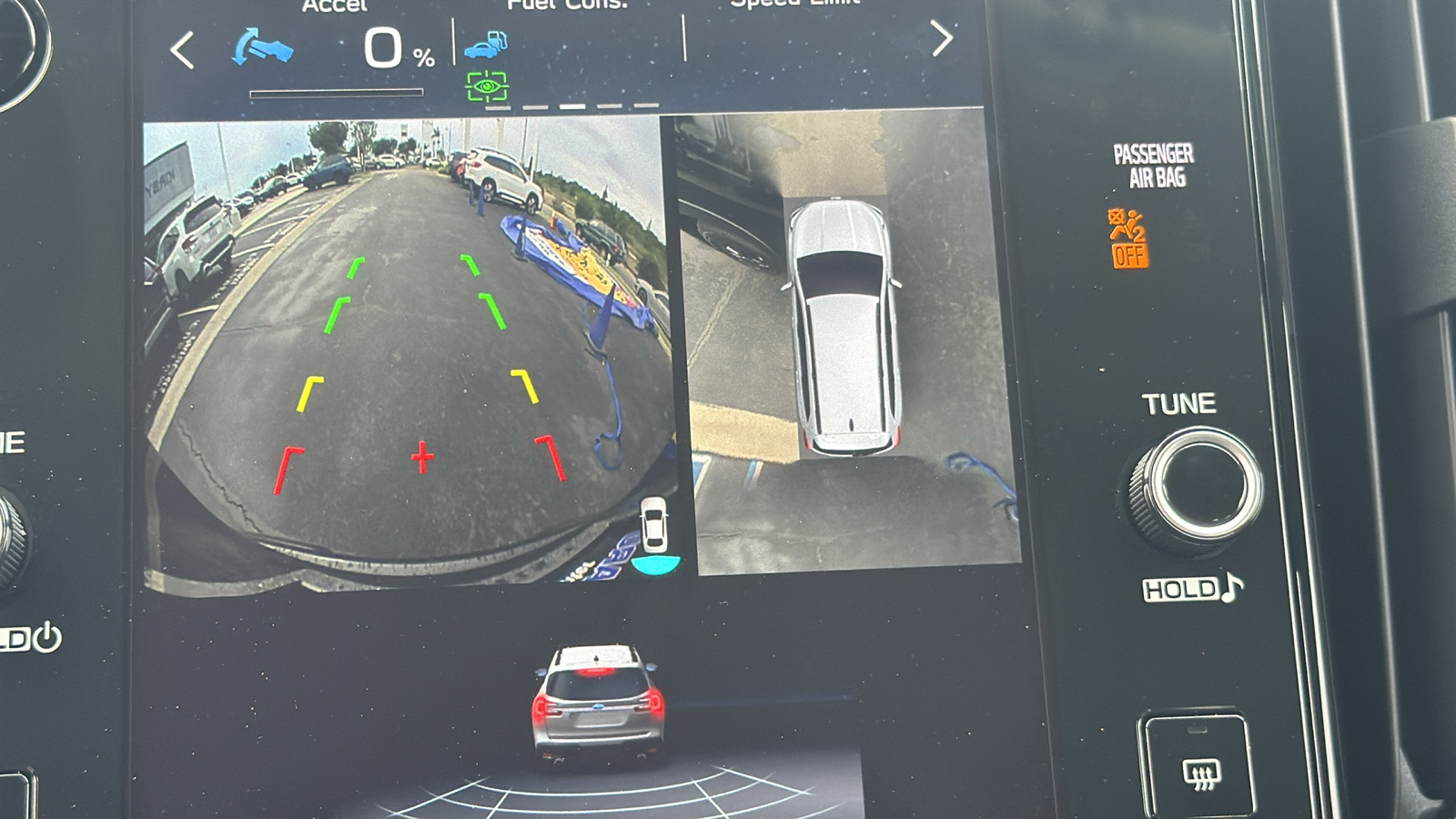The height and width of the screenshot is (819, 1456).
Task: Tap the camera view switch car icon
Action: (x=653, y=528)
